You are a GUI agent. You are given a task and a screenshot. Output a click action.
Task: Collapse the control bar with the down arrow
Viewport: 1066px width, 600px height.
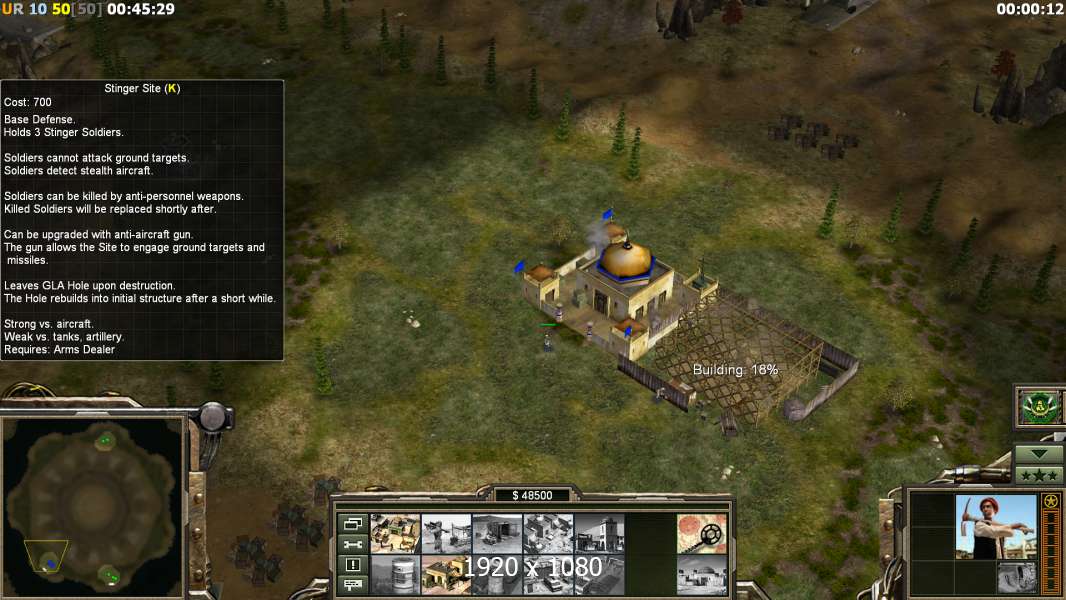(1039, 453)
